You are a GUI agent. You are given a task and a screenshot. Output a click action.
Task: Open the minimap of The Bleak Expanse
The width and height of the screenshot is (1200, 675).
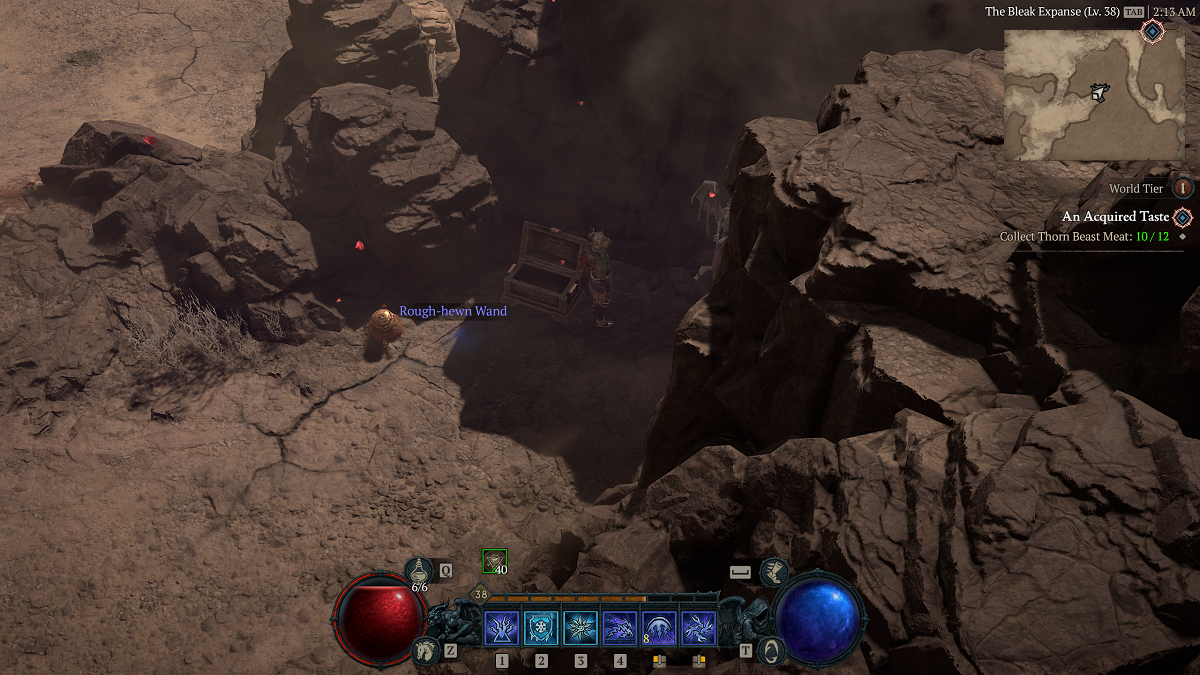click(x=1094, y=95)
